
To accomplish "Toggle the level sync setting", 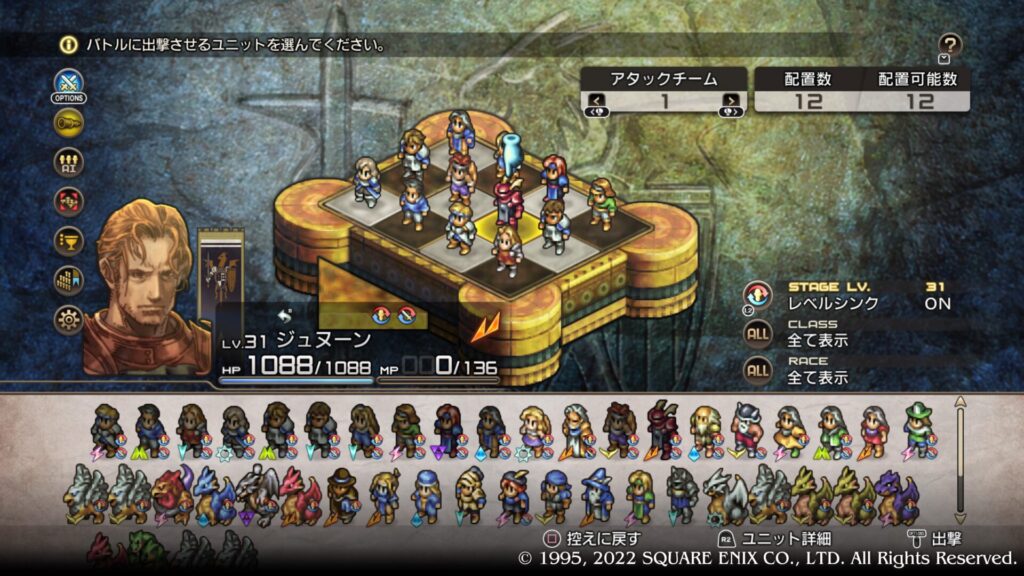I will point(758,294).
